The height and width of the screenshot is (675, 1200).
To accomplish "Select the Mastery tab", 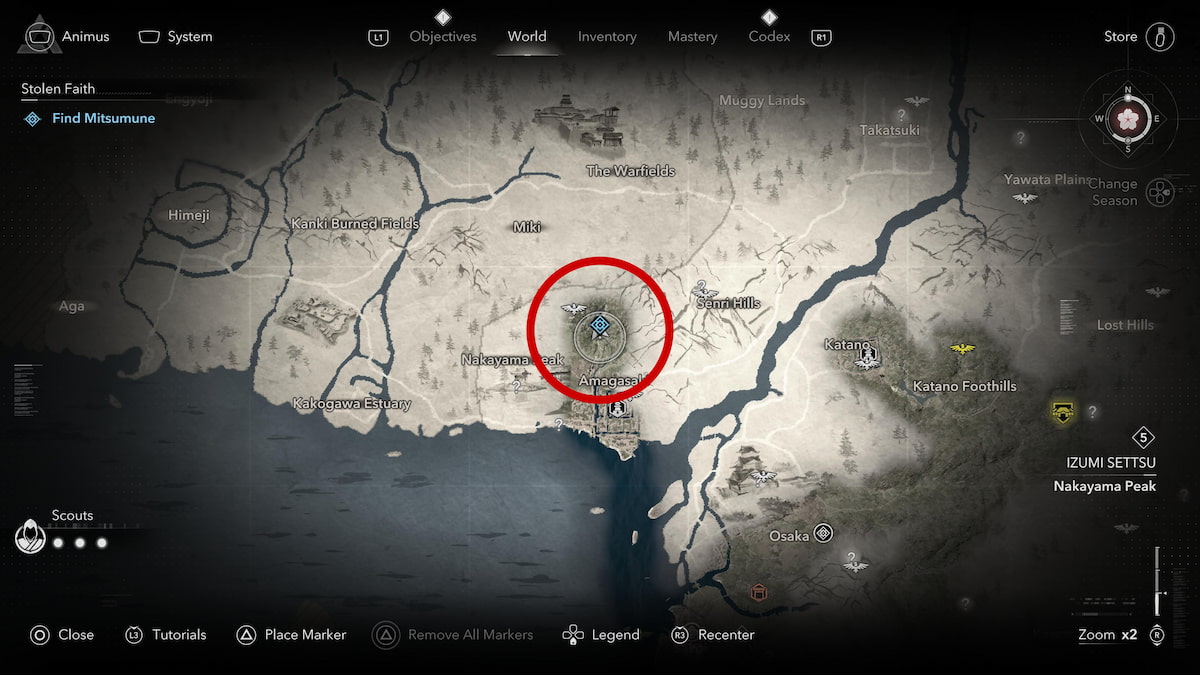I will (692, 37).
